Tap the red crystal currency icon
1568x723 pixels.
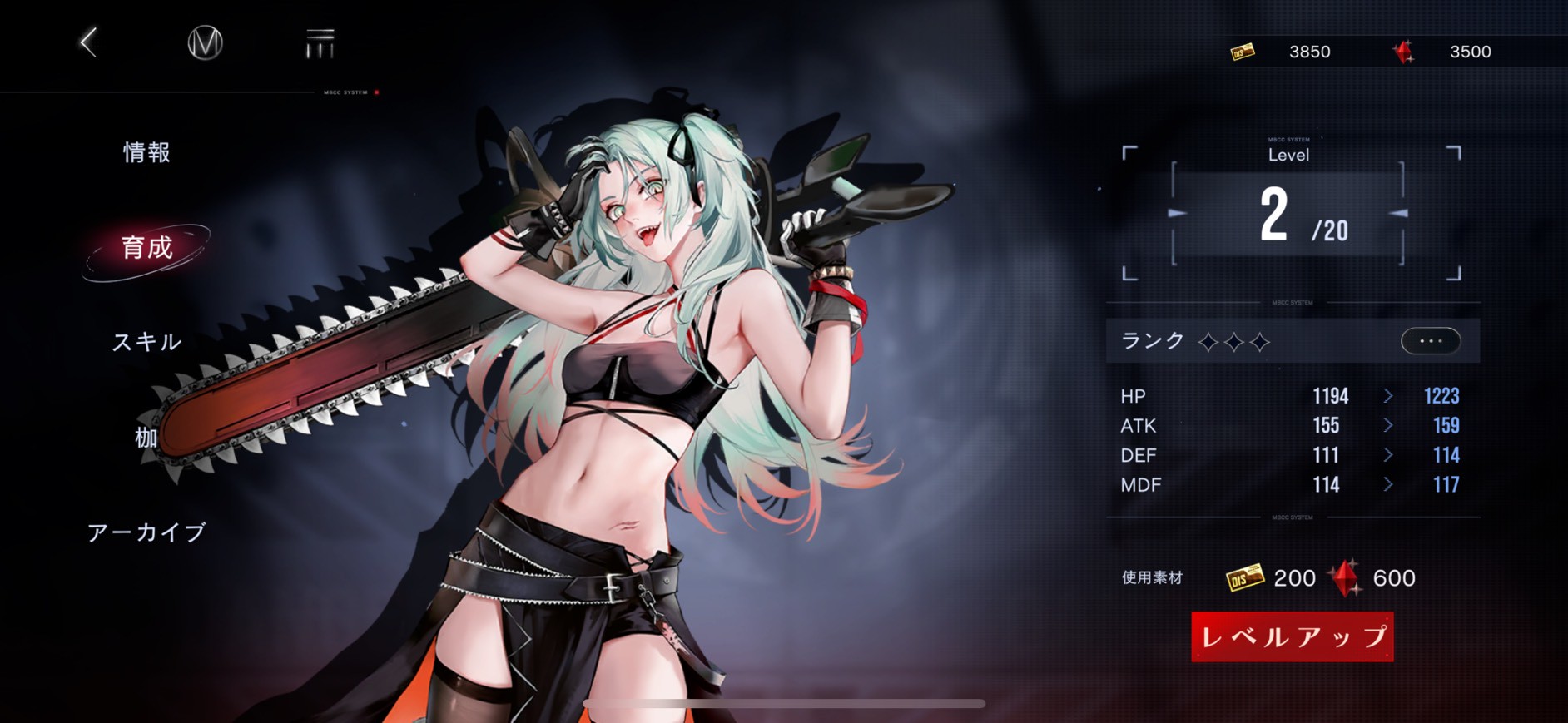pos(1404,52)
